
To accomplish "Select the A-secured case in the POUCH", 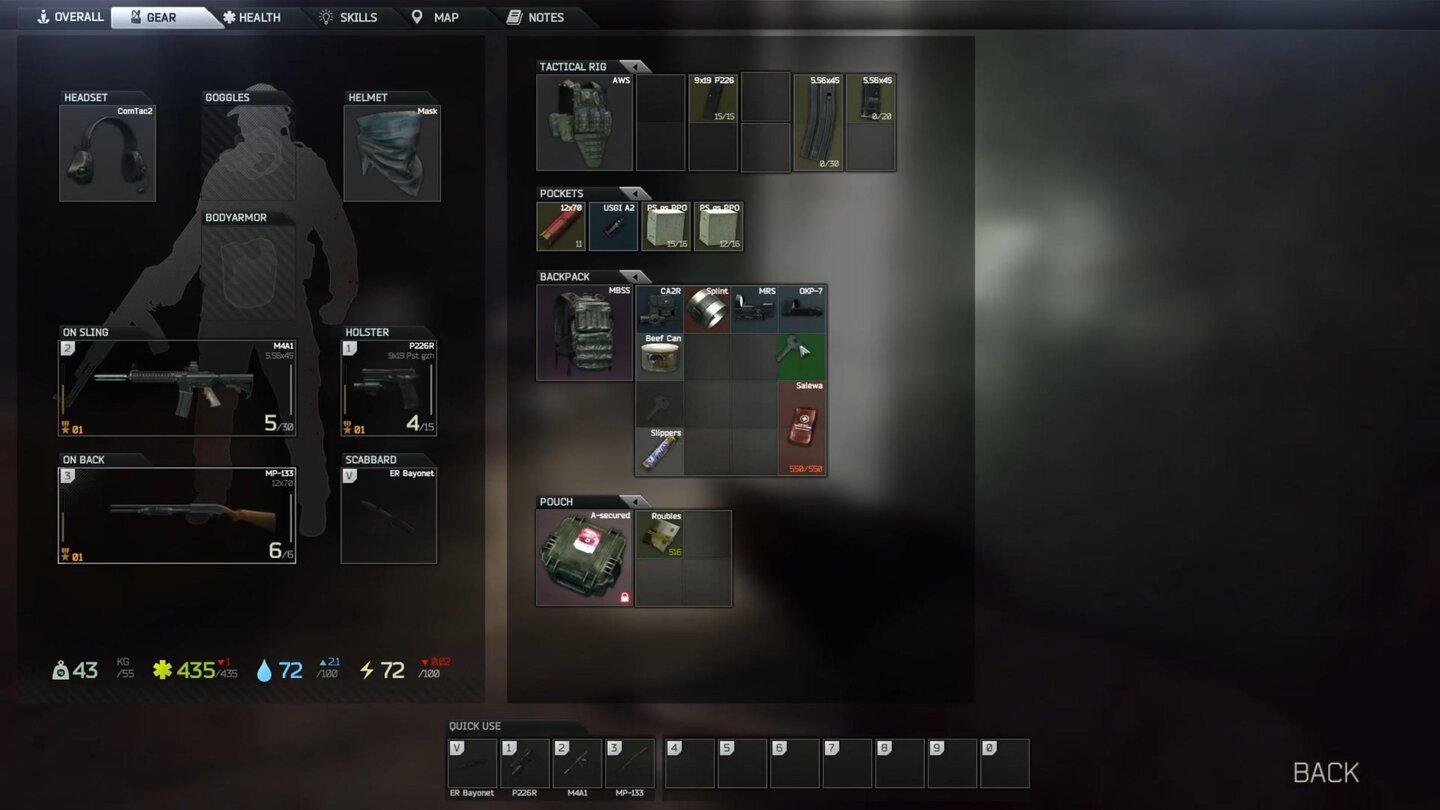I will (583, 557).
